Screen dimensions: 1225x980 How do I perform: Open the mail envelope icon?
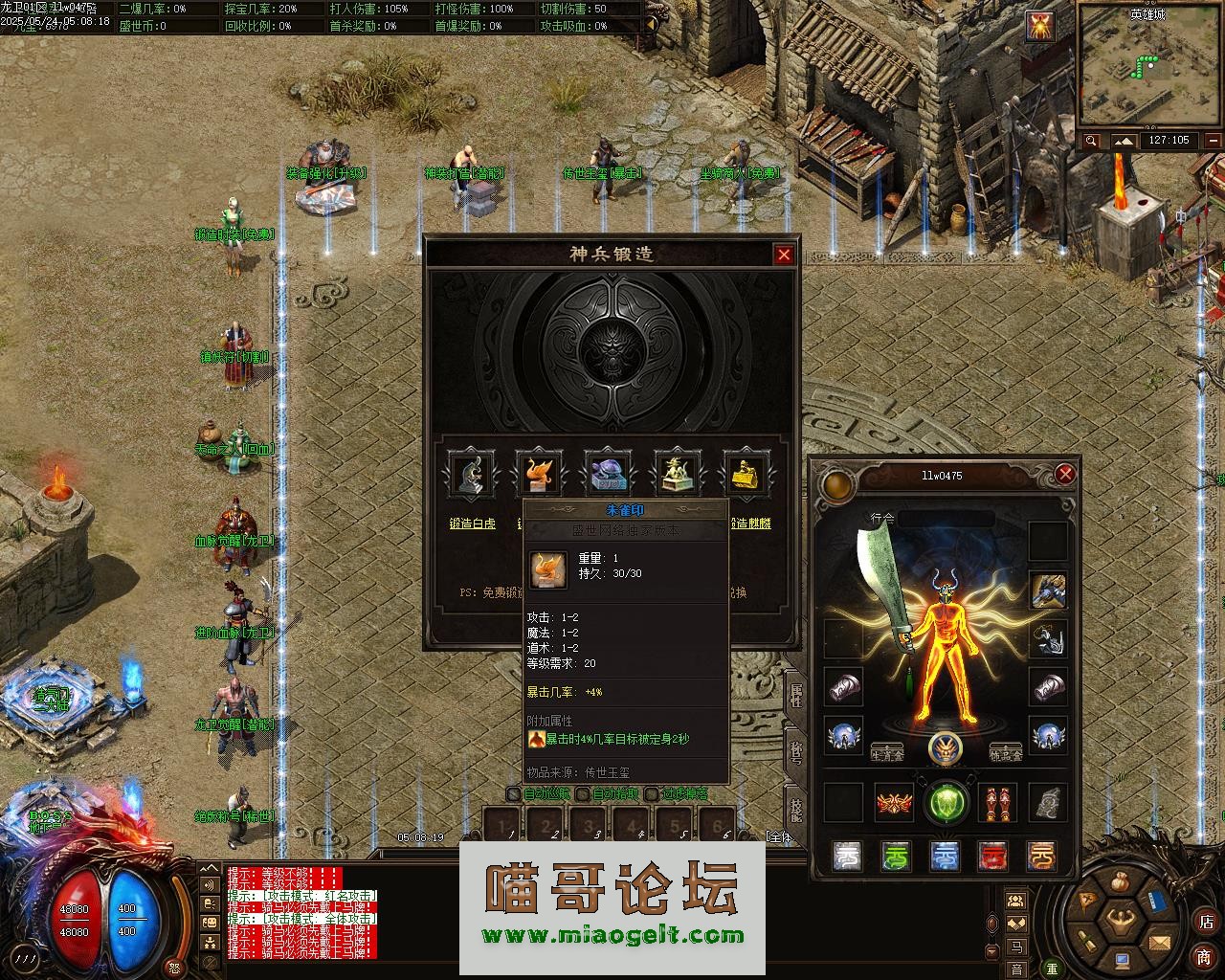1159,943
